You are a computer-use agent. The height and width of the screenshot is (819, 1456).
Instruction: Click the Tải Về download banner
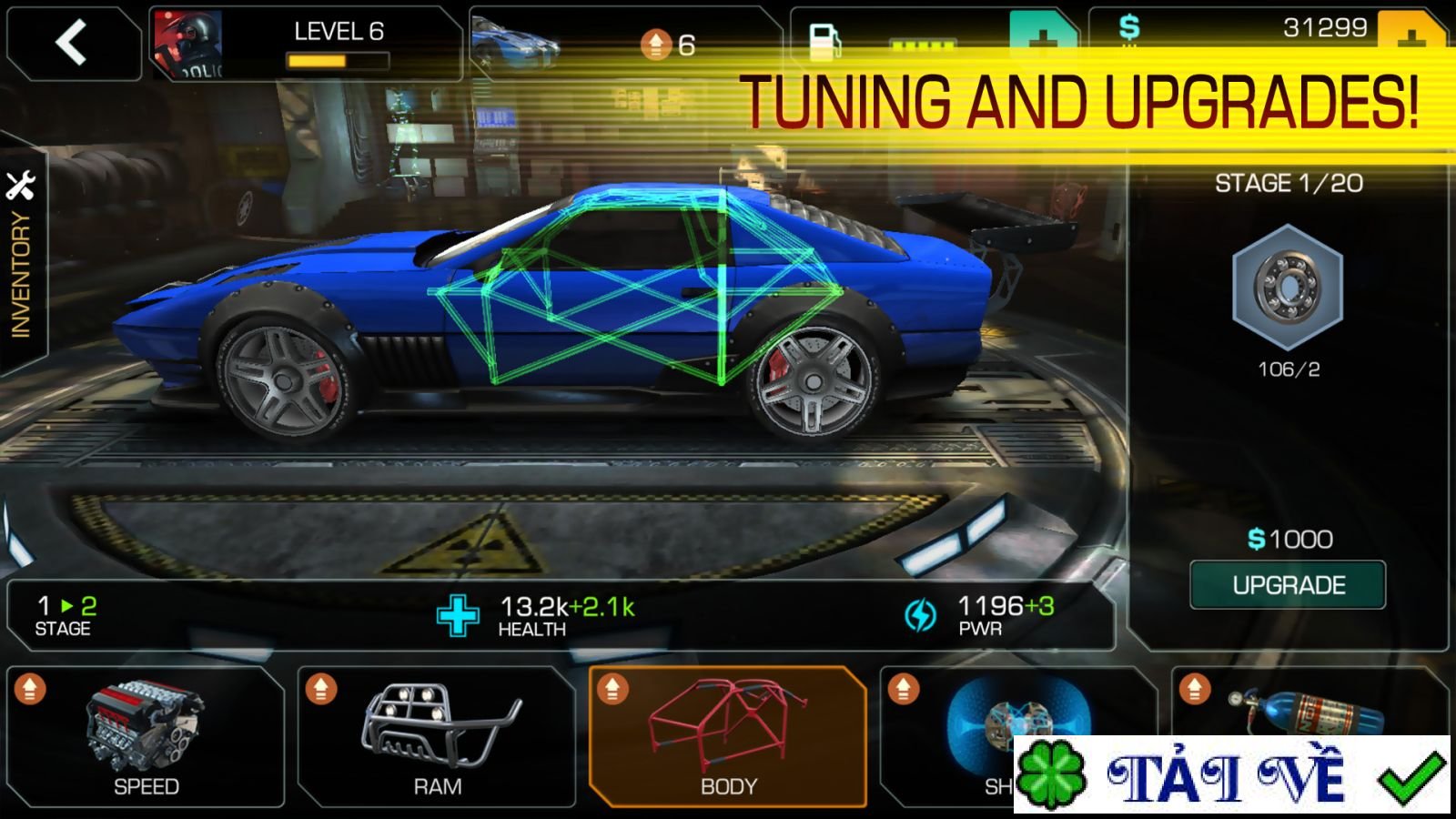coord(1231,776)
